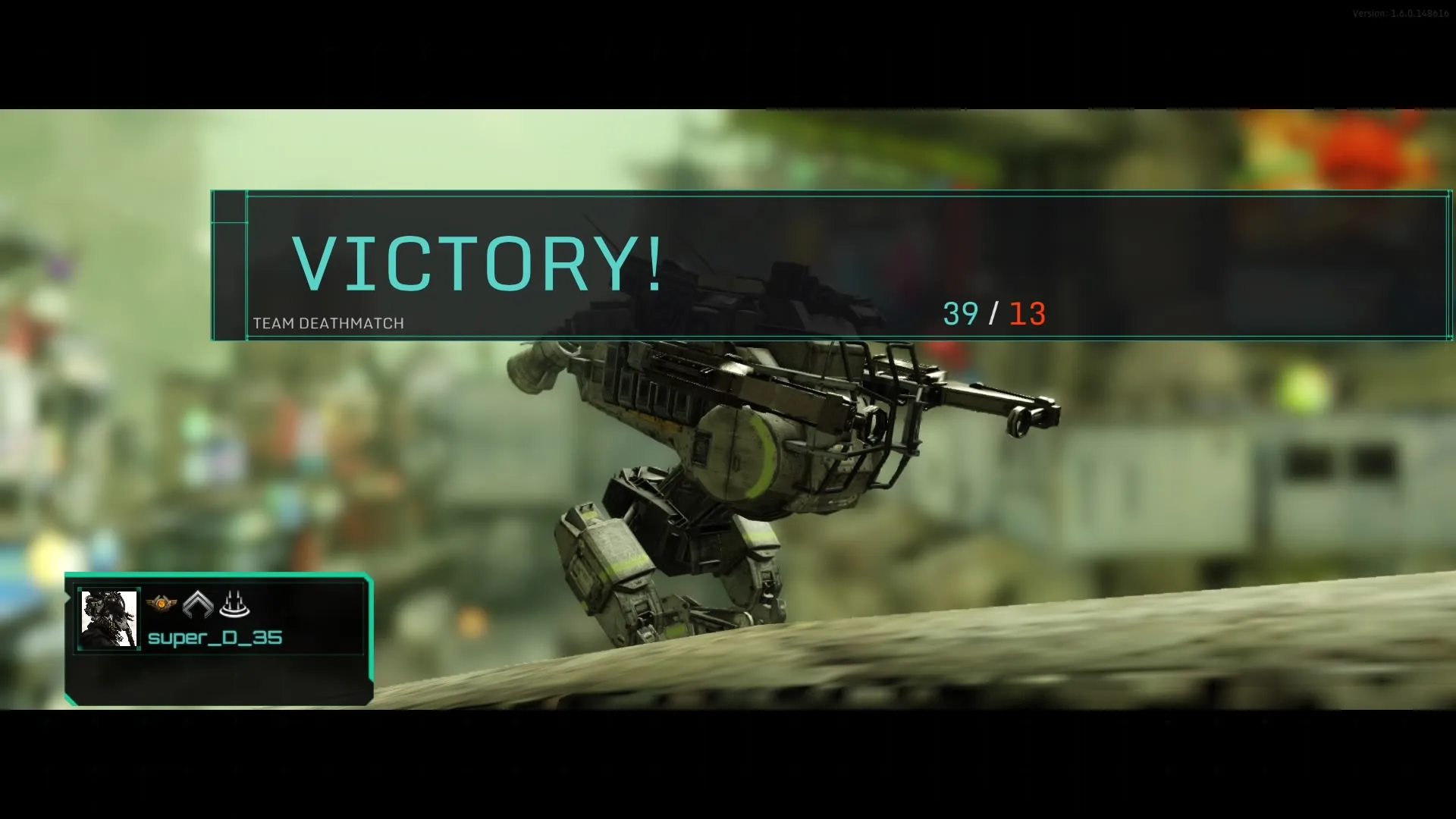Click the Version 1.6.0.148616 label

coord(1404,12)
